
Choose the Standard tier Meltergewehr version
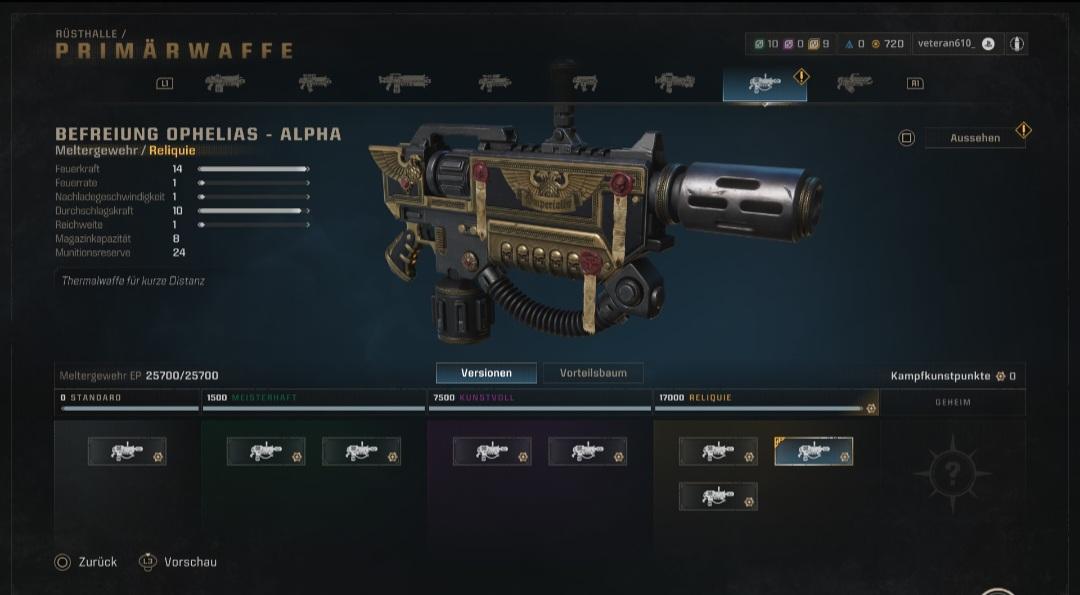click(x=127, y=451)
